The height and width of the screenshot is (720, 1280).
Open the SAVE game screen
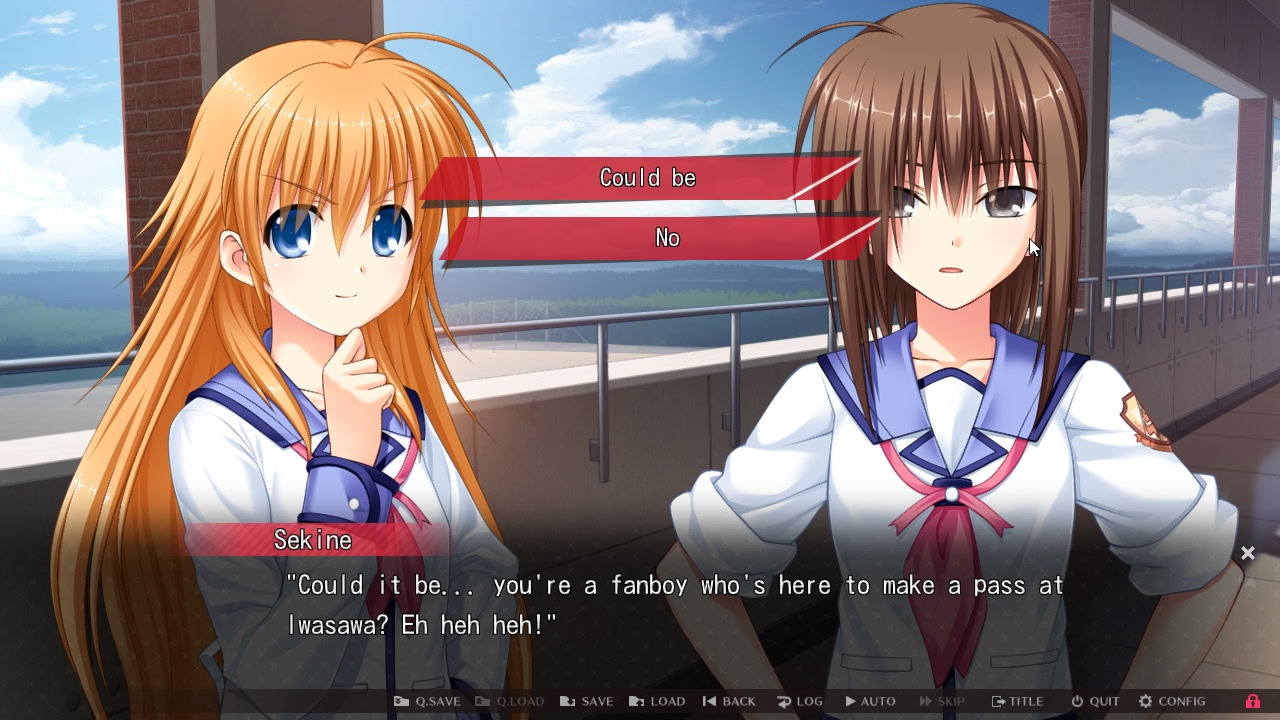[x=586, y=701]
